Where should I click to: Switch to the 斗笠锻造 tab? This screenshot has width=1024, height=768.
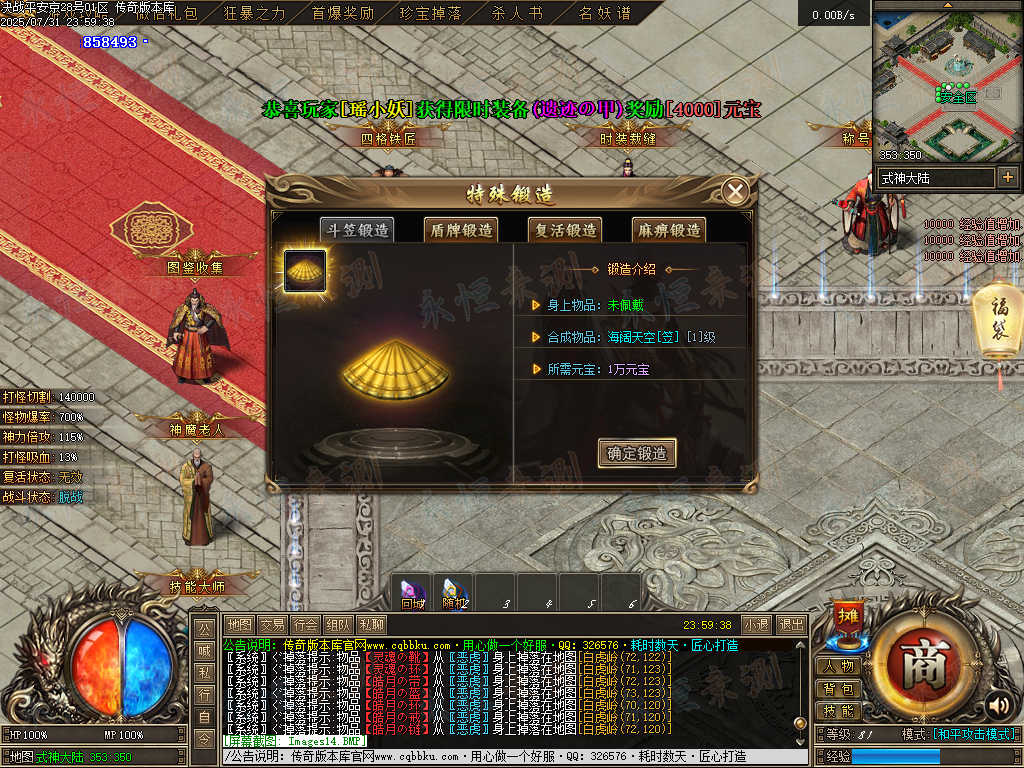[356, 230]
